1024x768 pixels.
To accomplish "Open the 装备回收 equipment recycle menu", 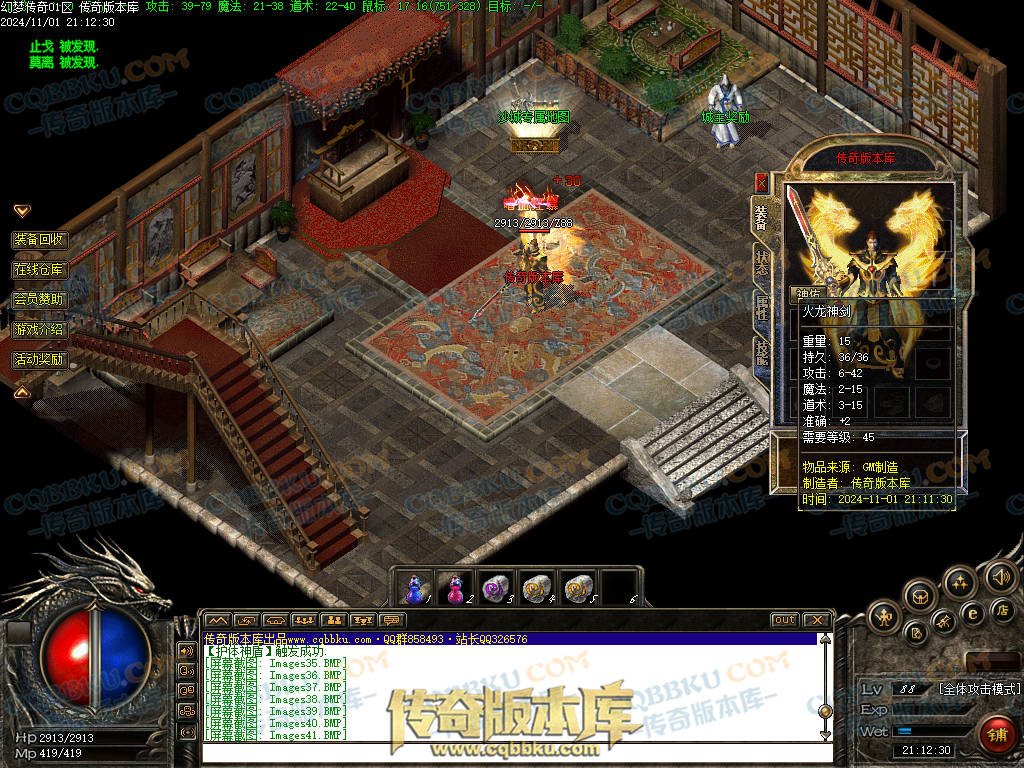I will [x=39, y=240].
